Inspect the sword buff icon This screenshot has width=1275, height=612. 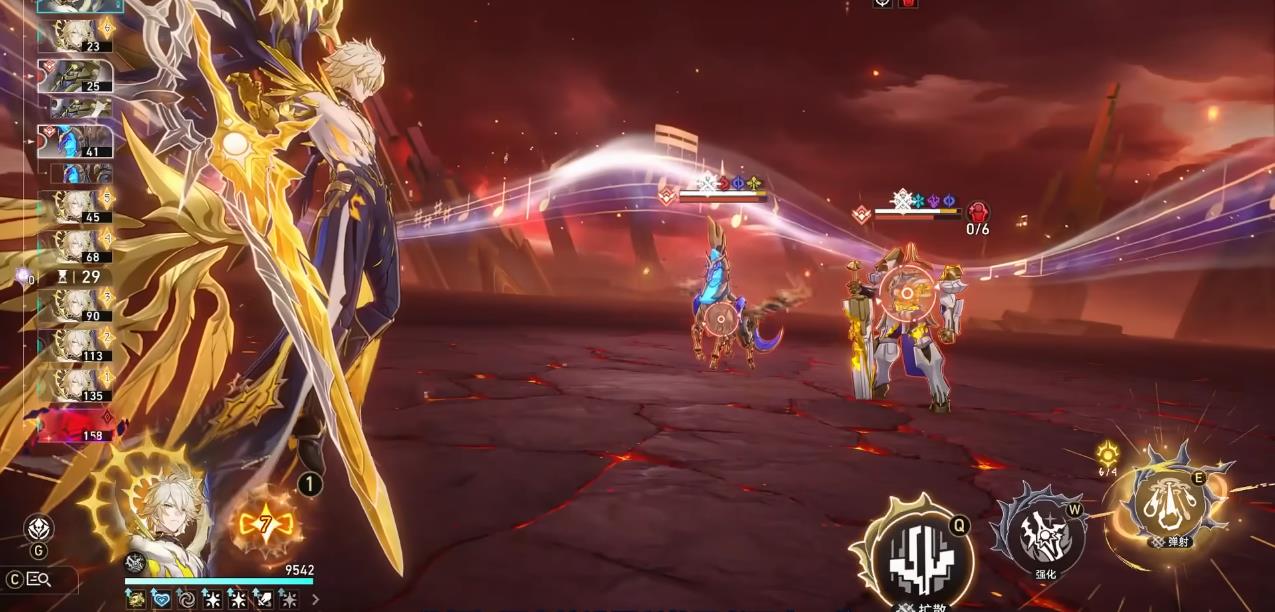click(264, 599)
